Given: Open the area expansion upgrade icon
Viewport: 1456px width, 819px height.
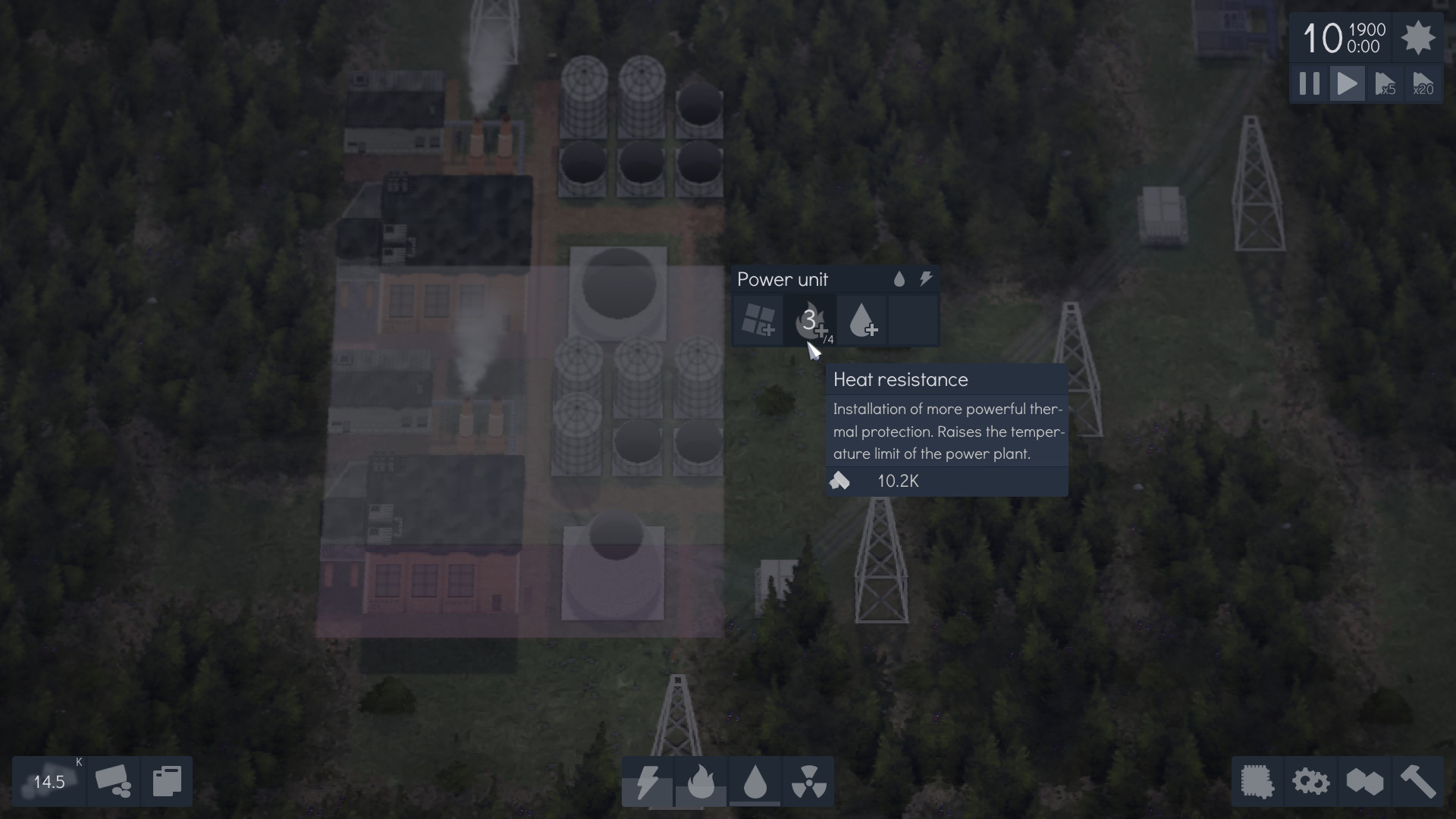Looking at the screenshot, I should coord(757,320).
